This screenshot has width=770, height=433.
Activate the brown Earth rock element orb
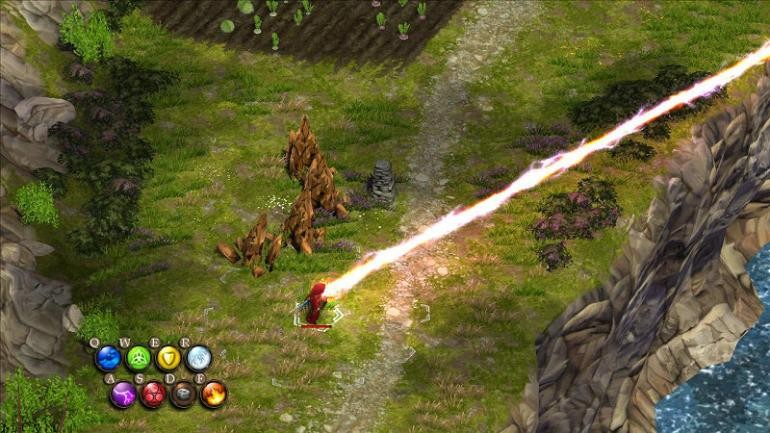(x=183, y=394)
